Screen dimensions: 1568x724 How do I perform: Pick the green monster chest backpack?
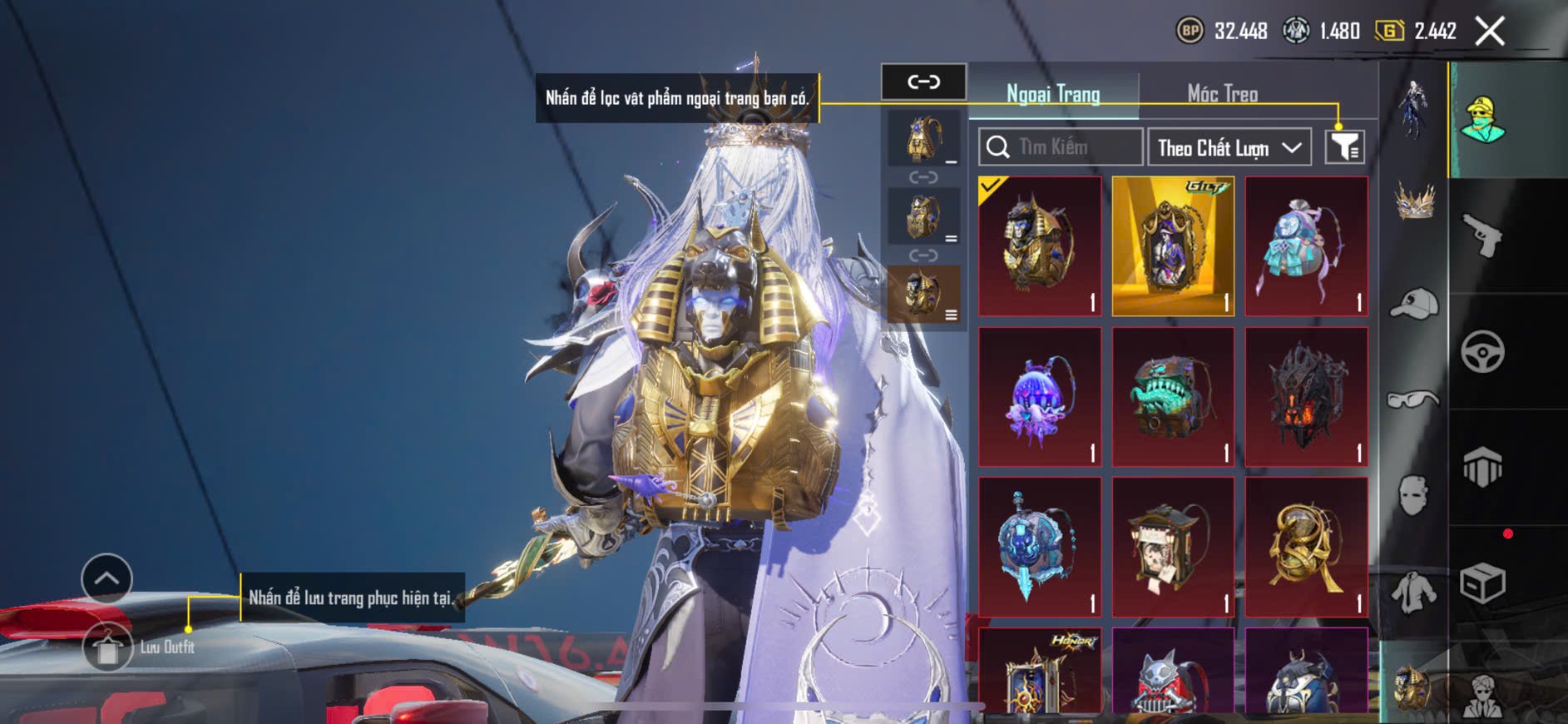click(1173, 397)
